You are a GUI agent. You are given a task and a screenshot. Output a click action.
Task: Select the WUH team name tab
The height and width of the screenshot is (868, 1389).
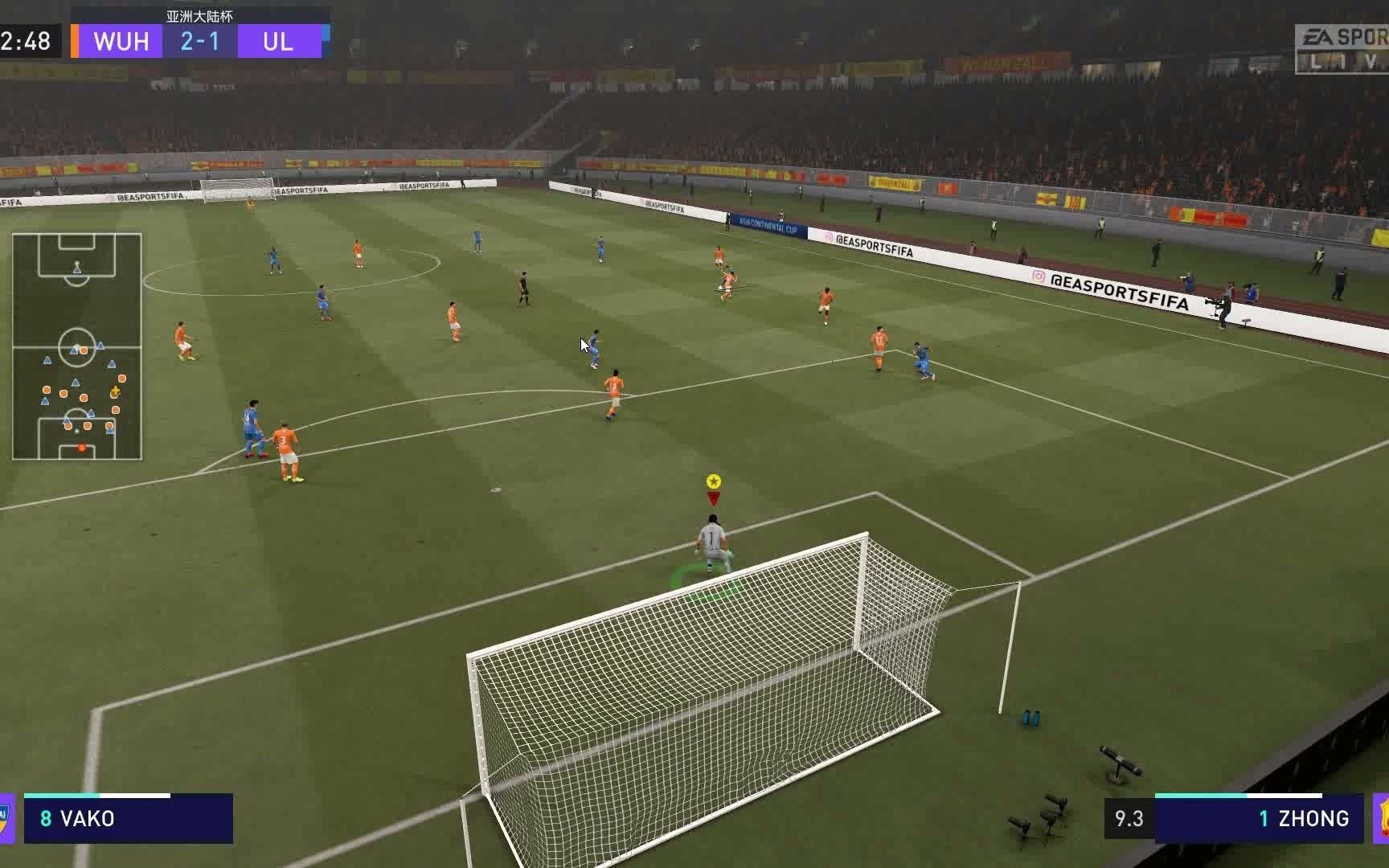[x=121, y=42]
